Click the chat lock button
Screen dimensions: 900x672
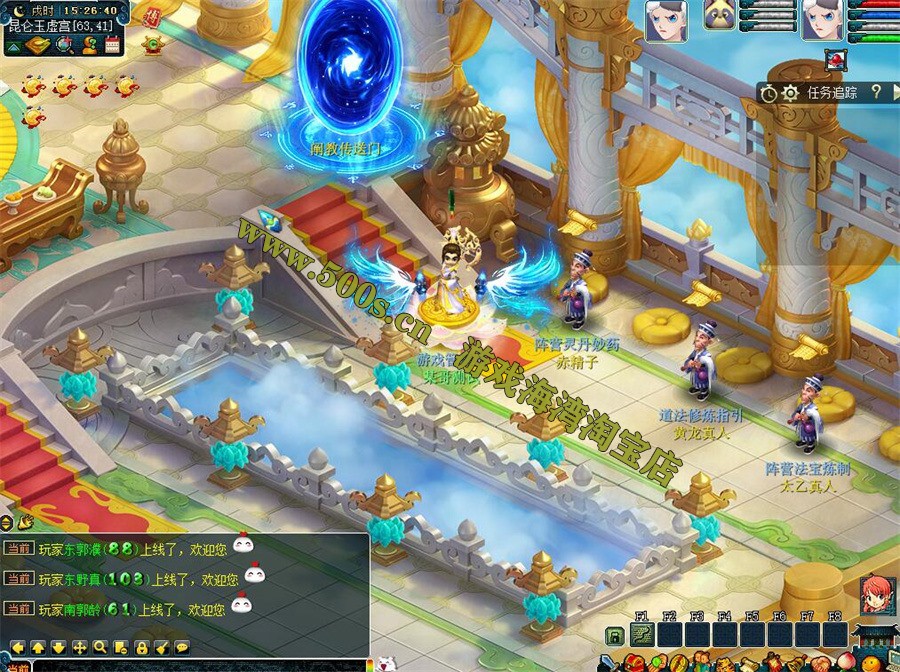pos(141,647)
